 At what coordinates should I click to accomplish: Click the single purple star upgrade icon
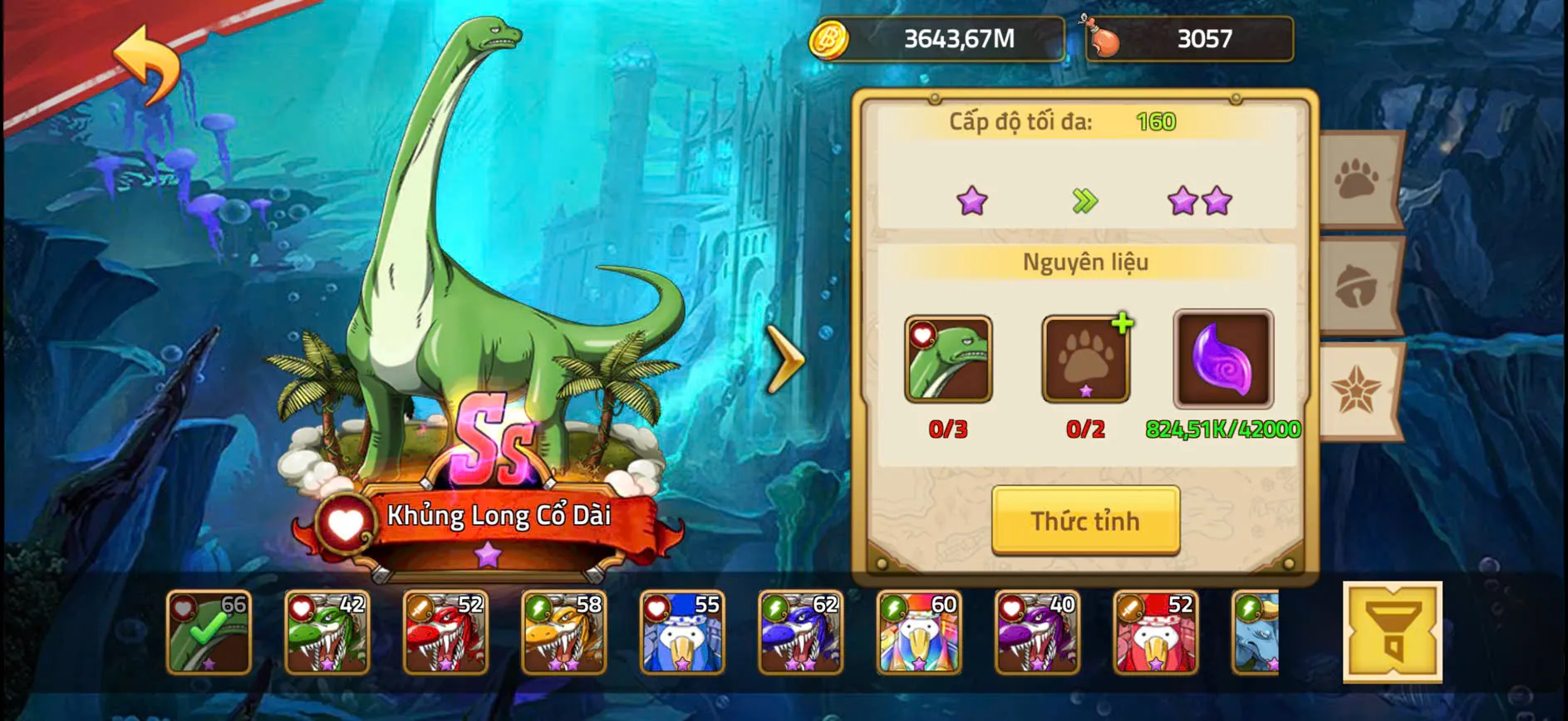pos(971,199)
